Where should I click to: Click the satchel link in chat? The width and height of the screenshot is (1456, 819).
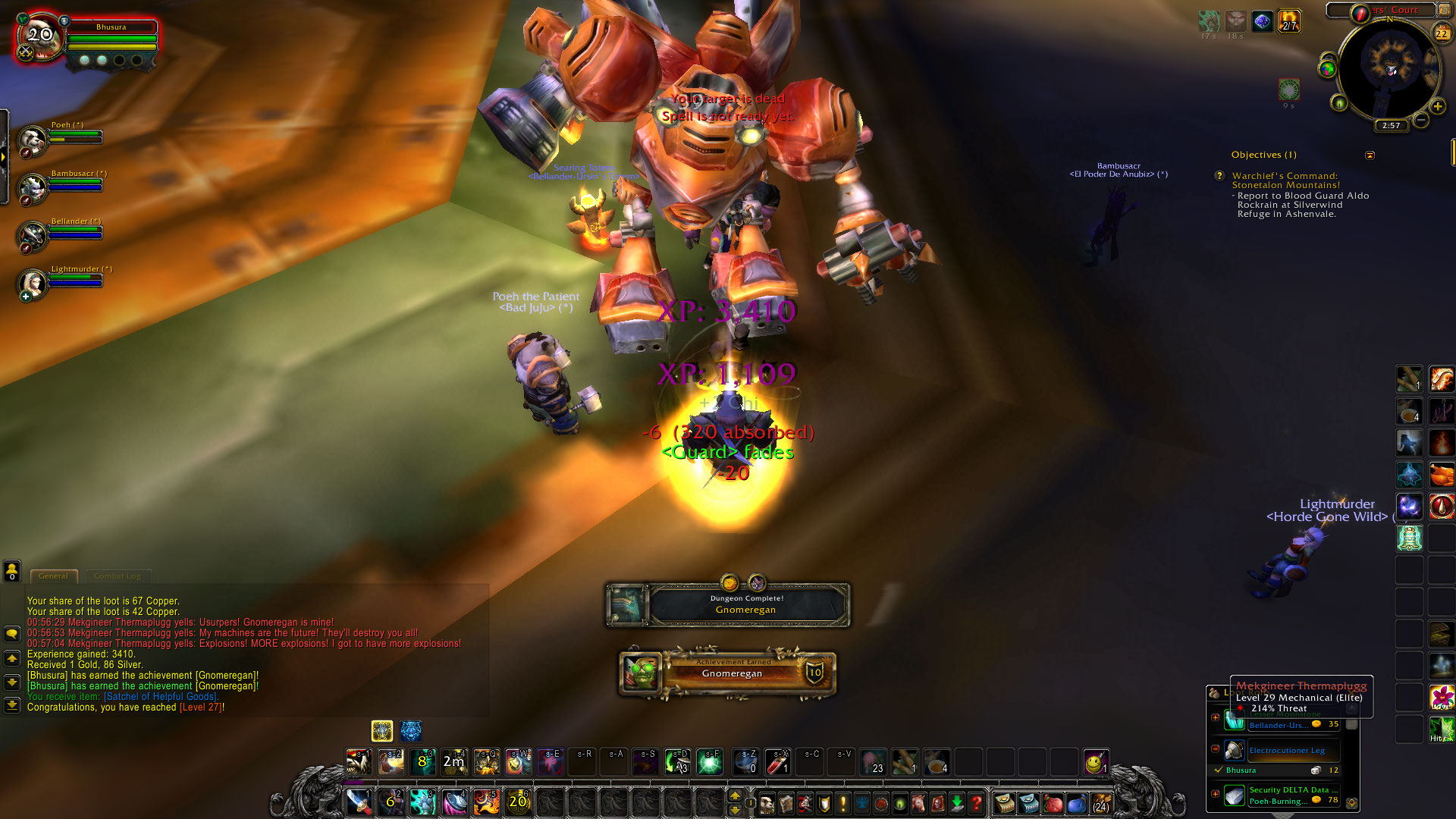coord(160,697)
